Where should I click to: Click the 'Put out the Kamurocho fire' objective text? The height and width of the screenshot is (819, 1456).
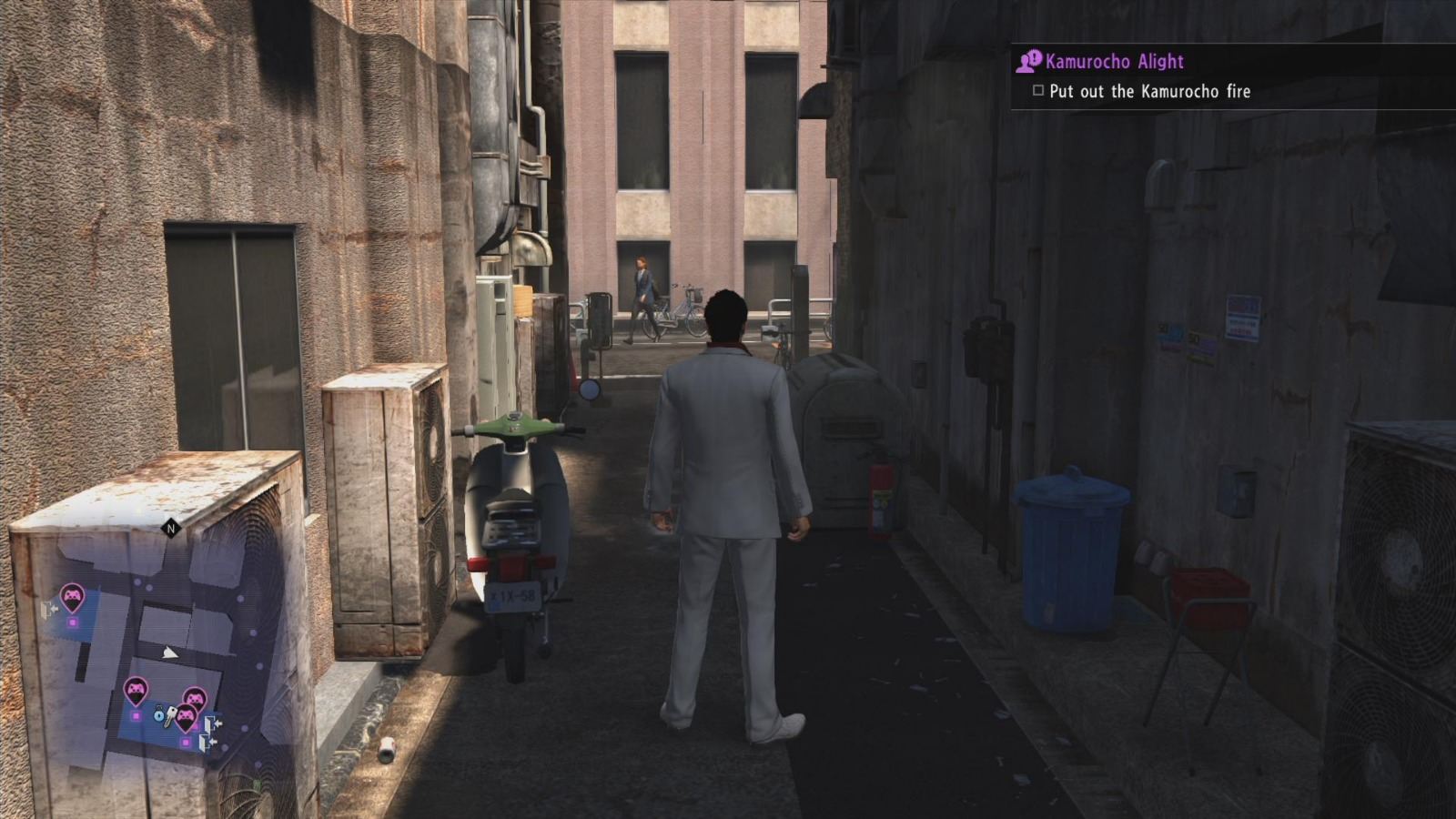point(1151,91)
